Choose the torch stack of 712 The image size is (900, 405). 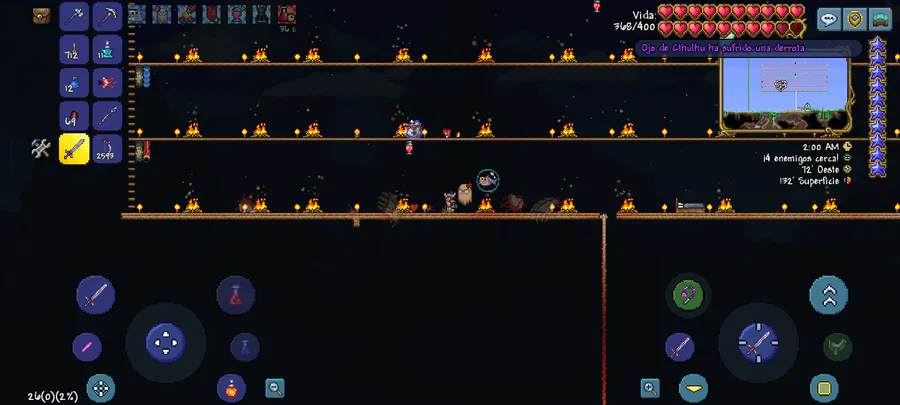click(75, 49)
